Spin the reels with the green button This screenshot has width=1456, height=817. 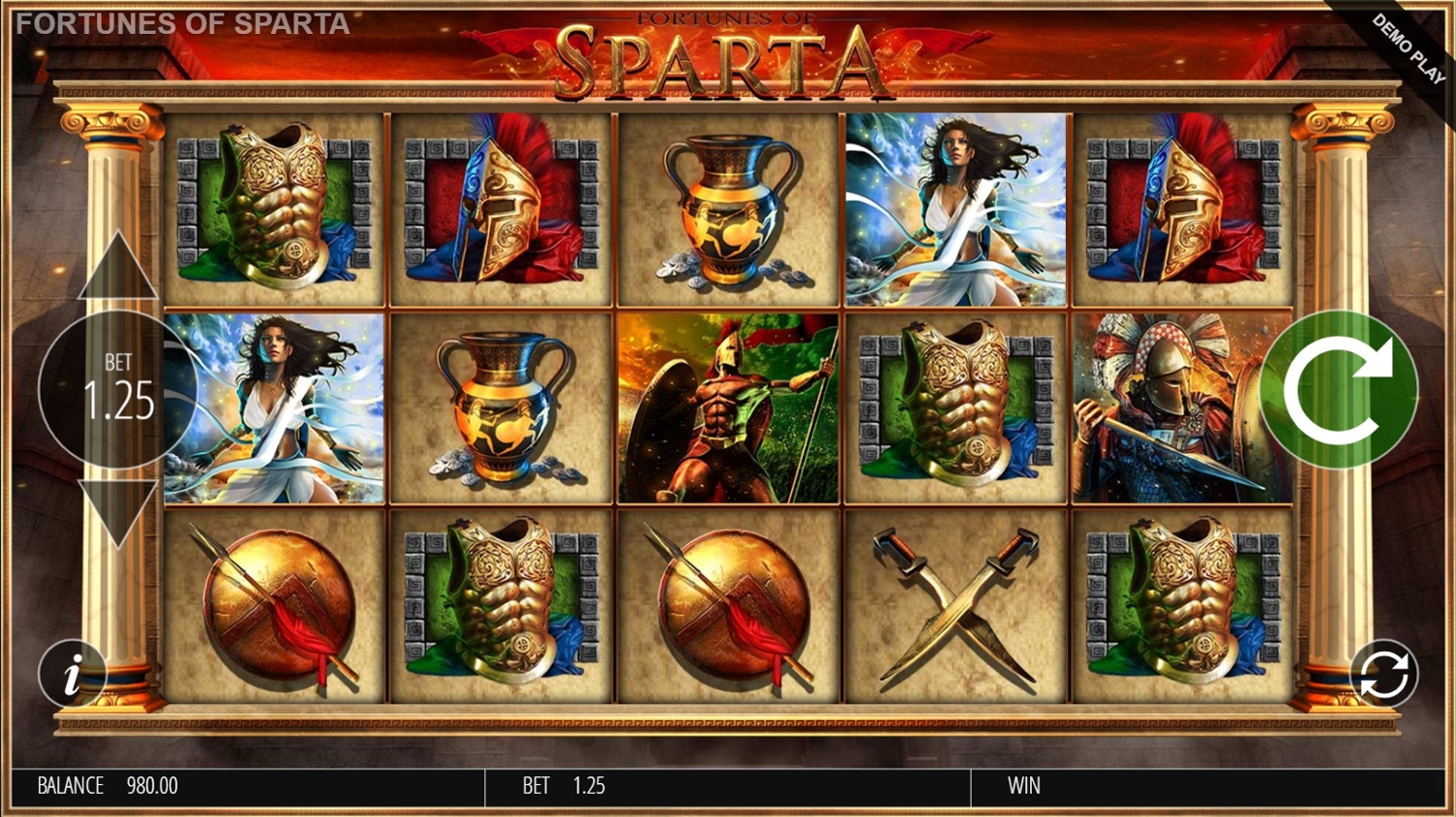point(1339,390)
